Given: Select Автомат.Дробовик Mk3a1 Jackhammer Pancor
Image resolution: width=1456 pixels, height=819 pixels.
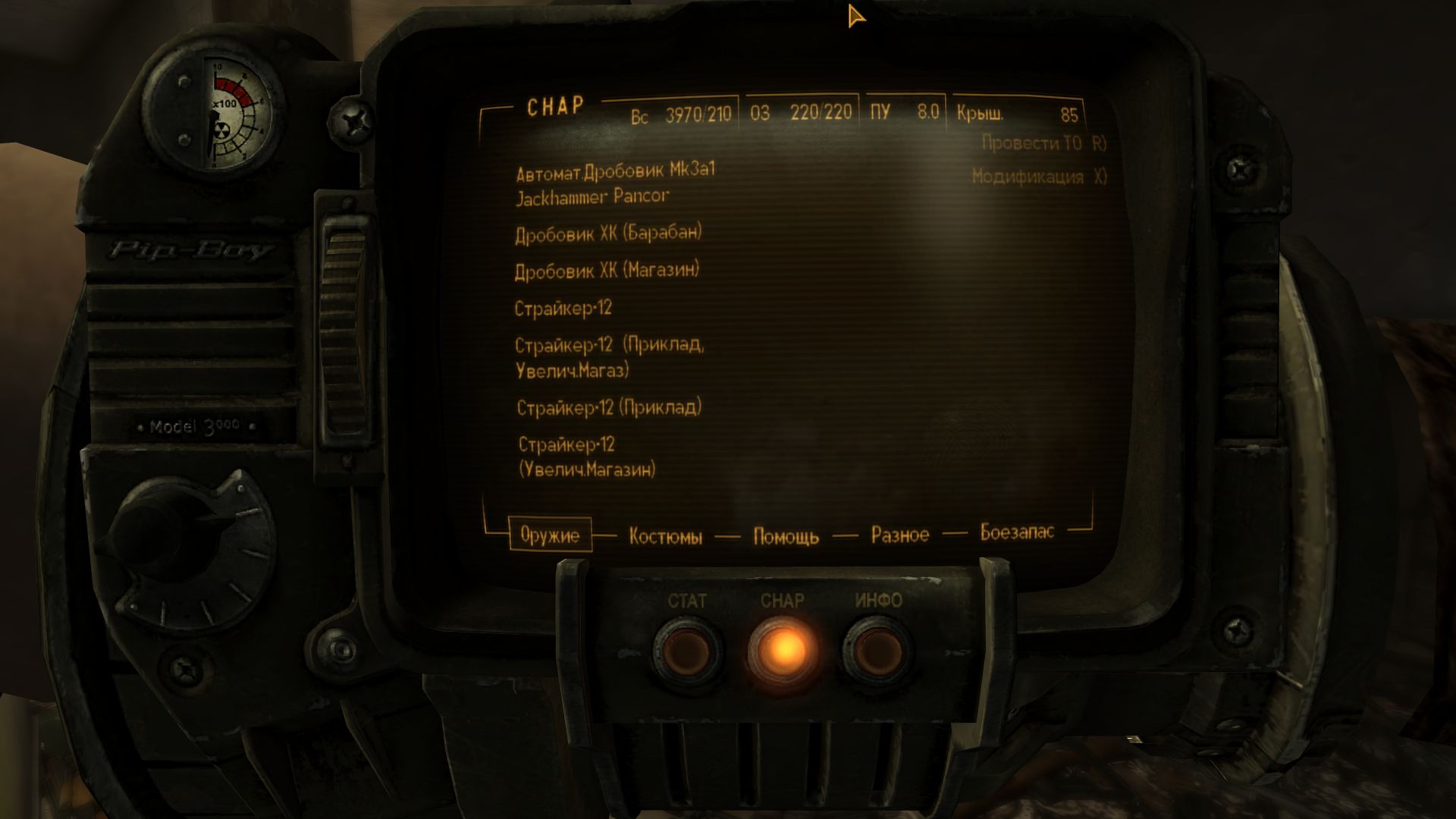Looking at the screenshot, I should (x=614, y=184).
